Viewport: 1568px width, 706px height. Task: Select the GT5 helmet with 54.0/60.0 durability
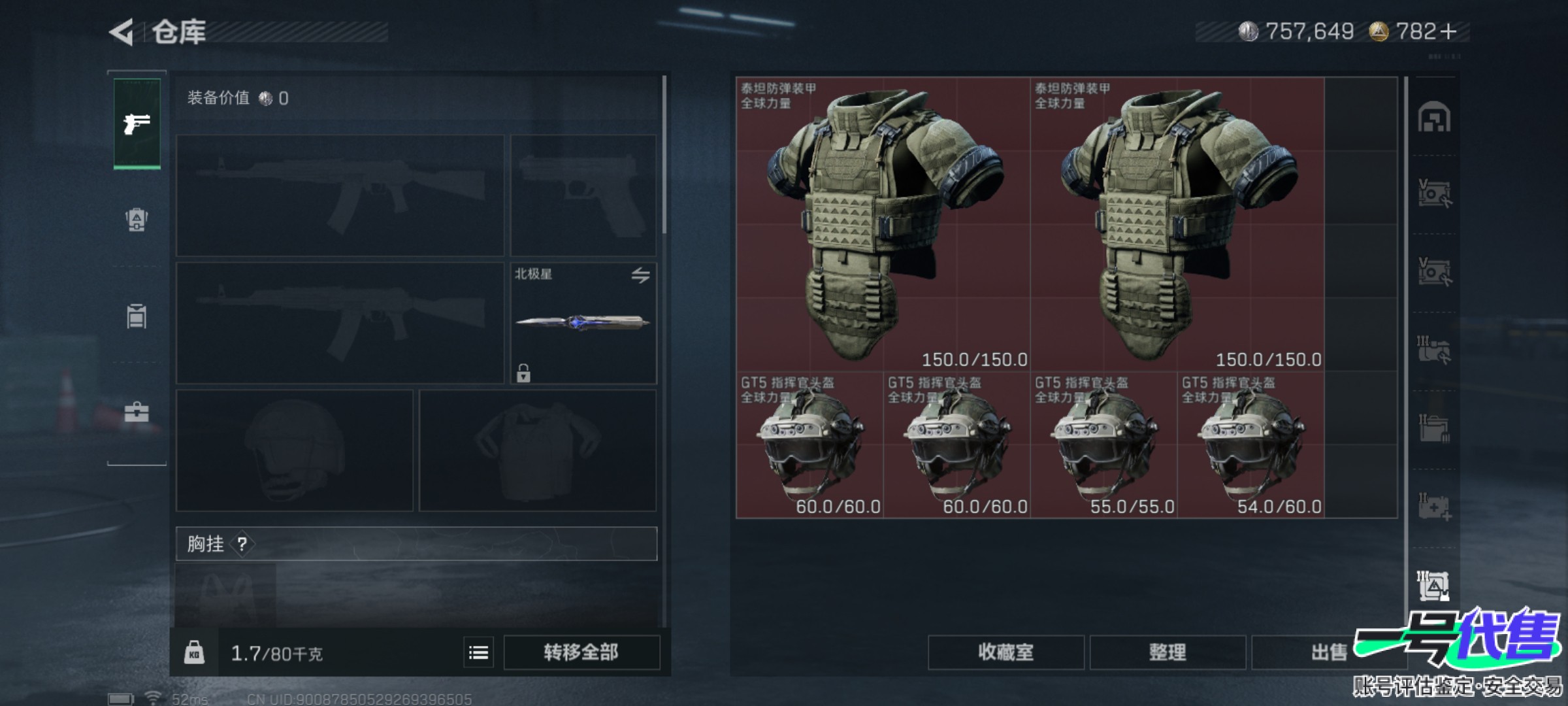coord(1250,445)
